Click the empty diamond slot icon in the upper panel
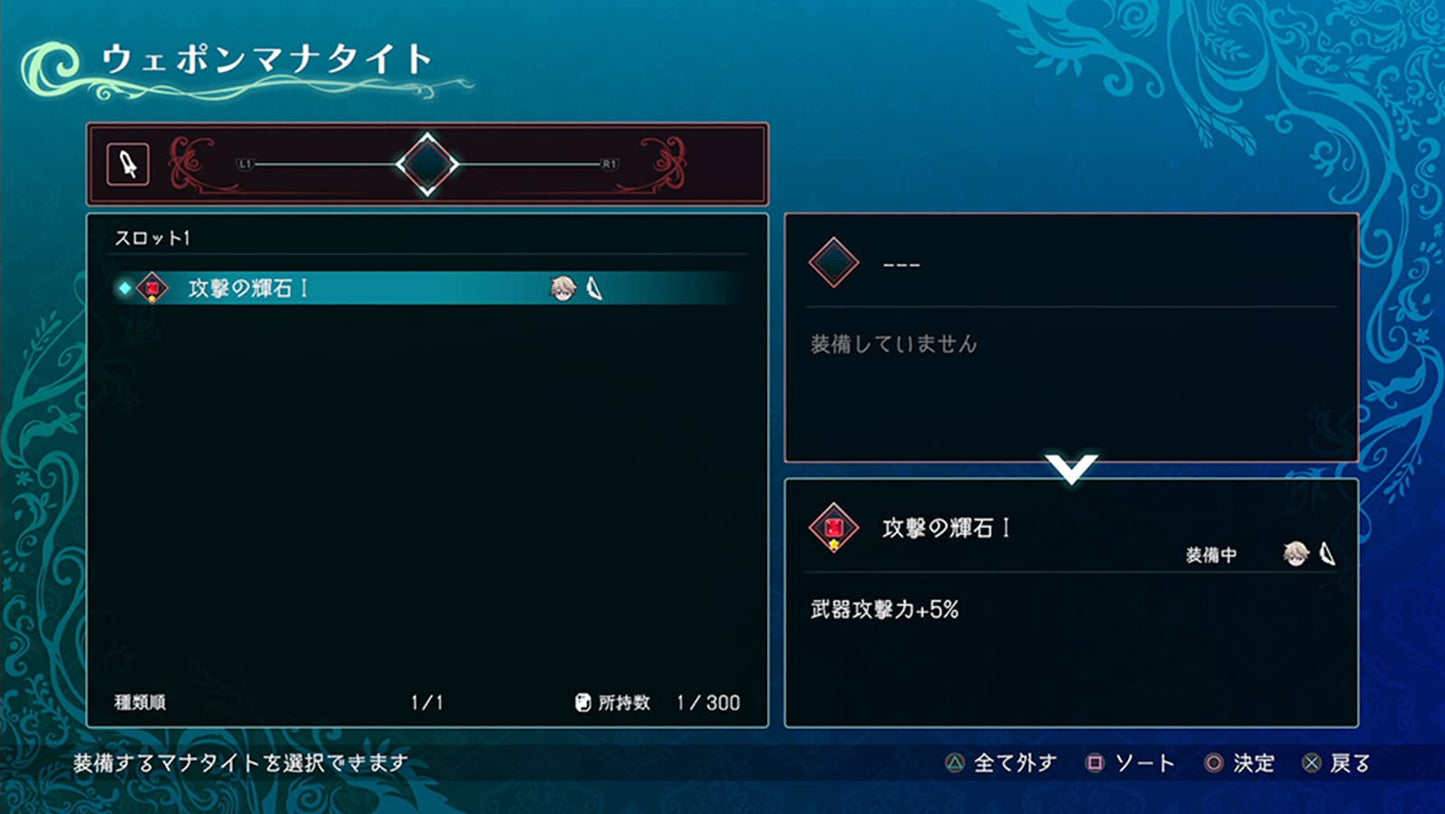1445x814 pixels. pos(833,263)
